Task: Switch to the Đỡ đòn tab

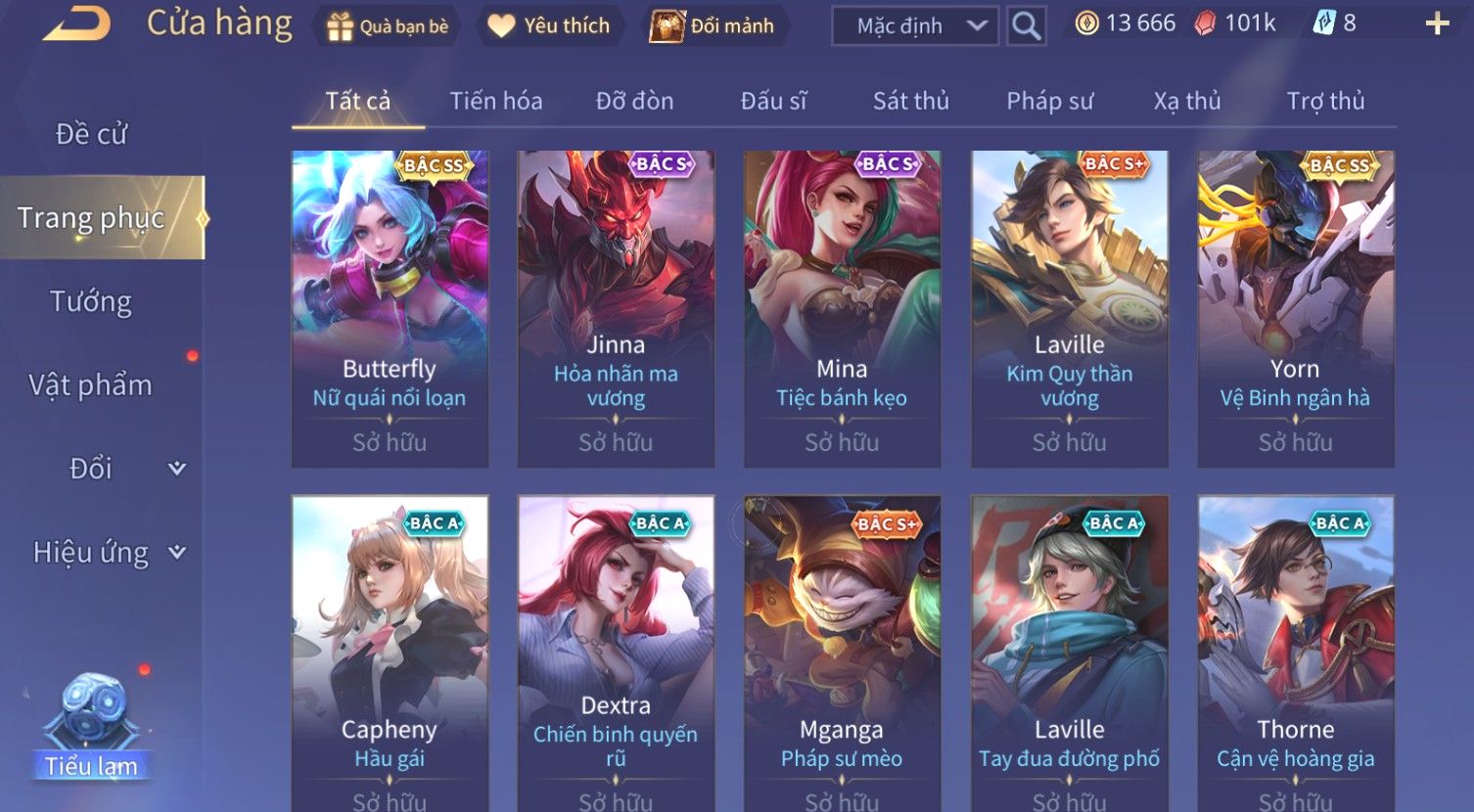Action: 634,101
